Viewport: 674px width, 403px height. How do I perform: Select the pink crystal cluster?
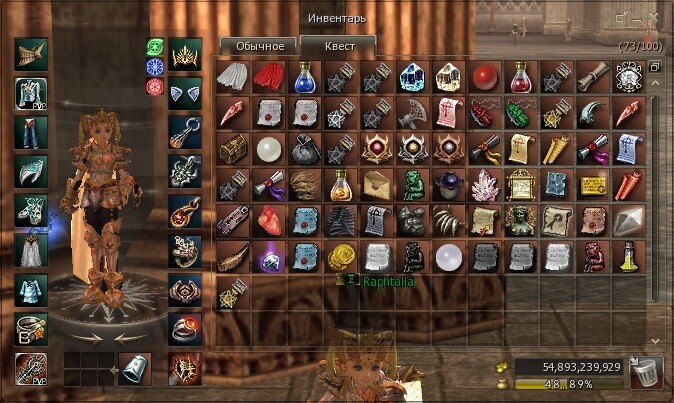point(486,185)
